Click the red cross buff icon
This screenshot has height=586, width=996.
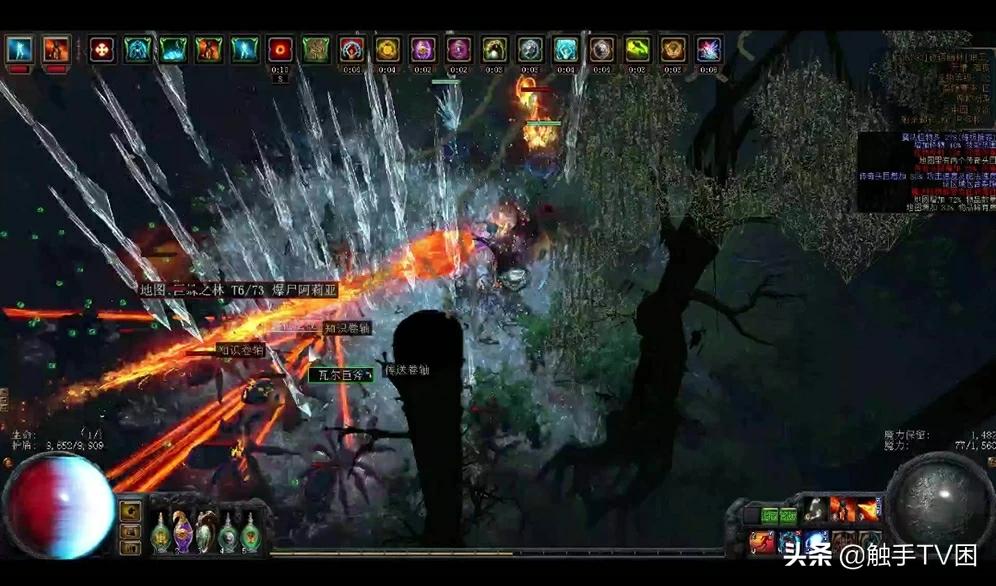[x=102, y=48]
